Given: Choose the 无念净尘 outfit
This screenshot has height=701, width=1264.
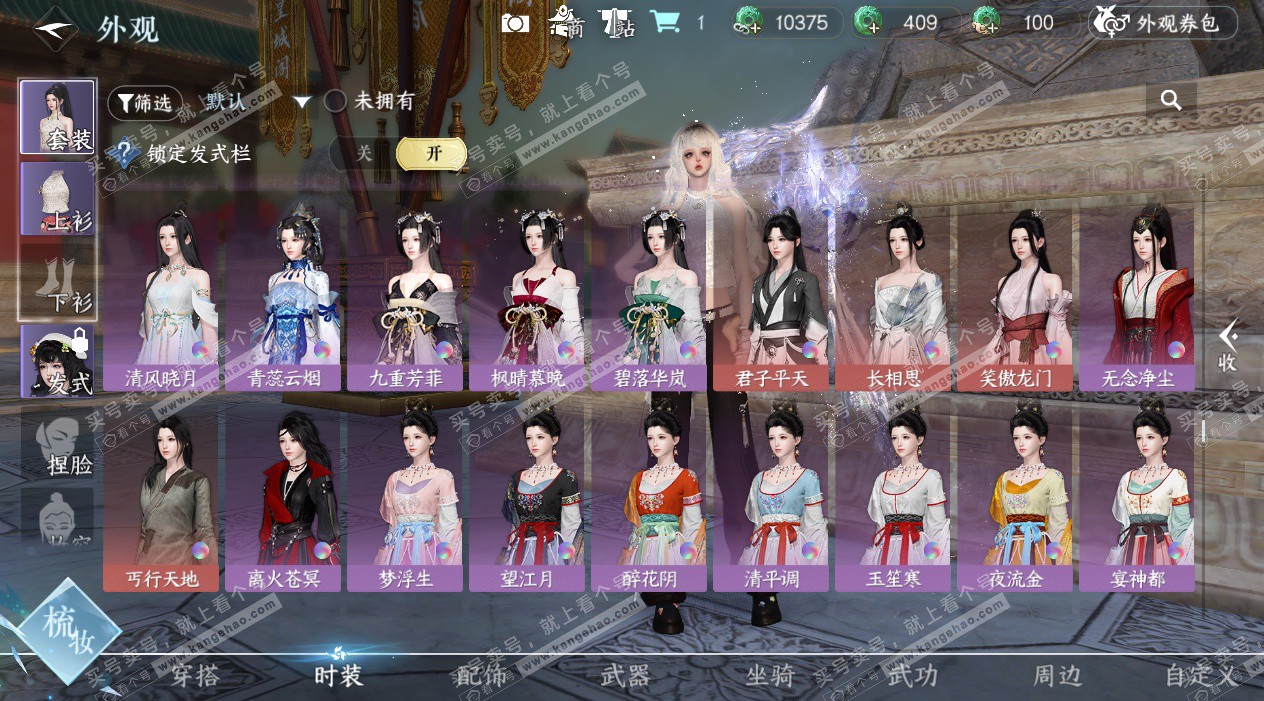Looking at the screenshot, I should (x=1136, y=298).
